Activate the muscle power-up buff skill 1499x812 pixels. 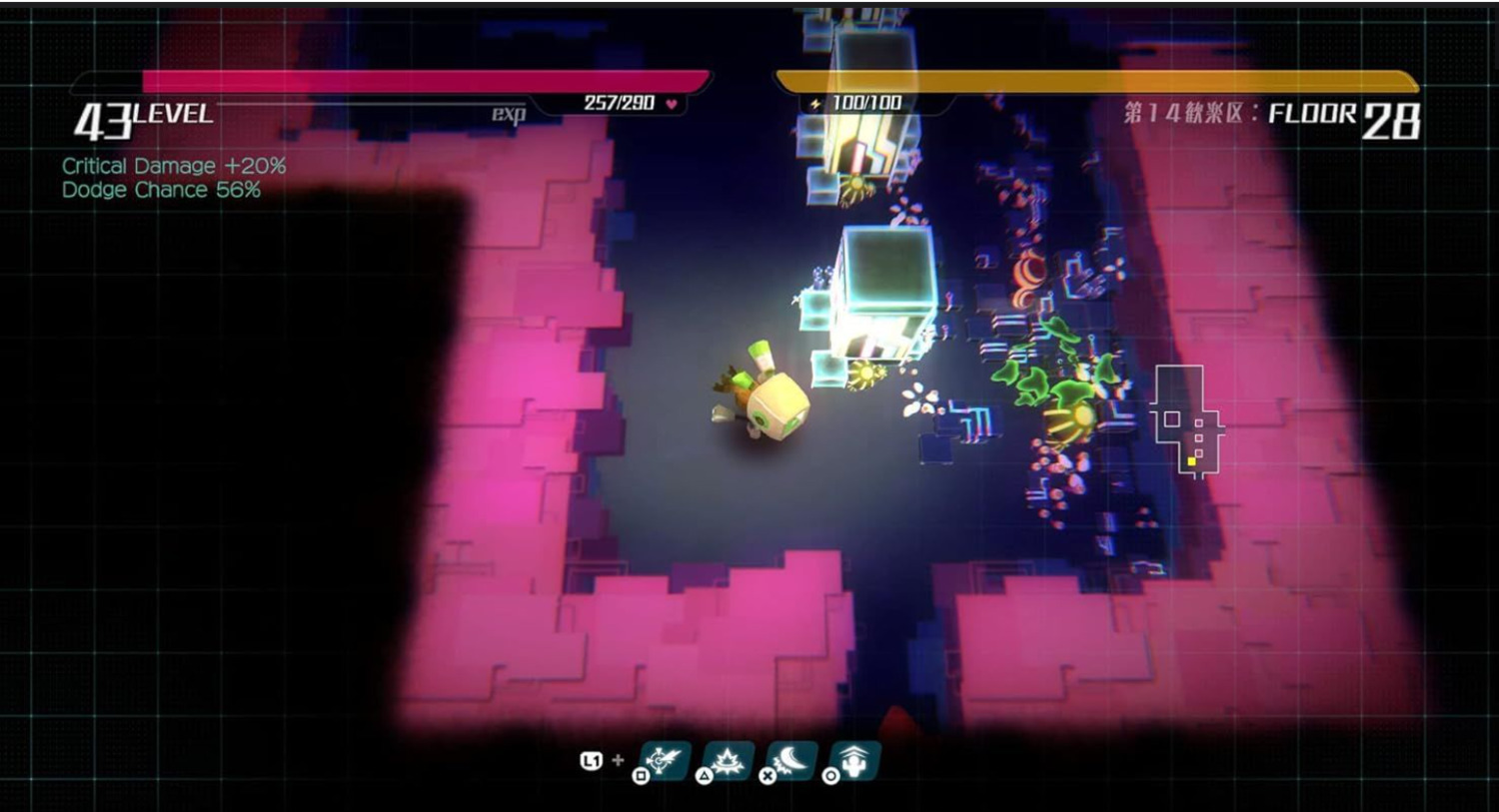tap(855, 761)
